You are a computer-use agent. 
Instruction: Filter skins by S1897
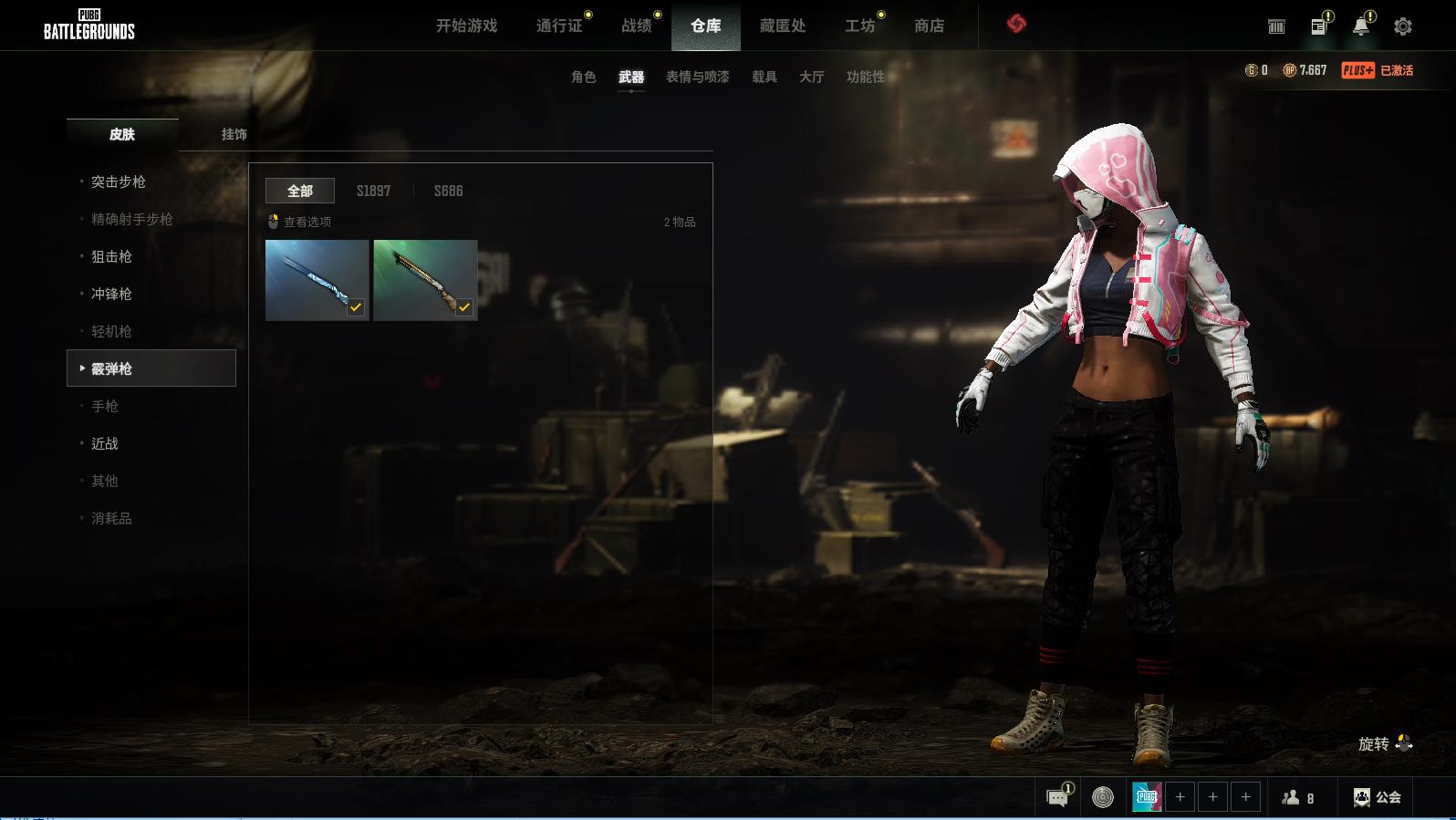tap(373, 191)
